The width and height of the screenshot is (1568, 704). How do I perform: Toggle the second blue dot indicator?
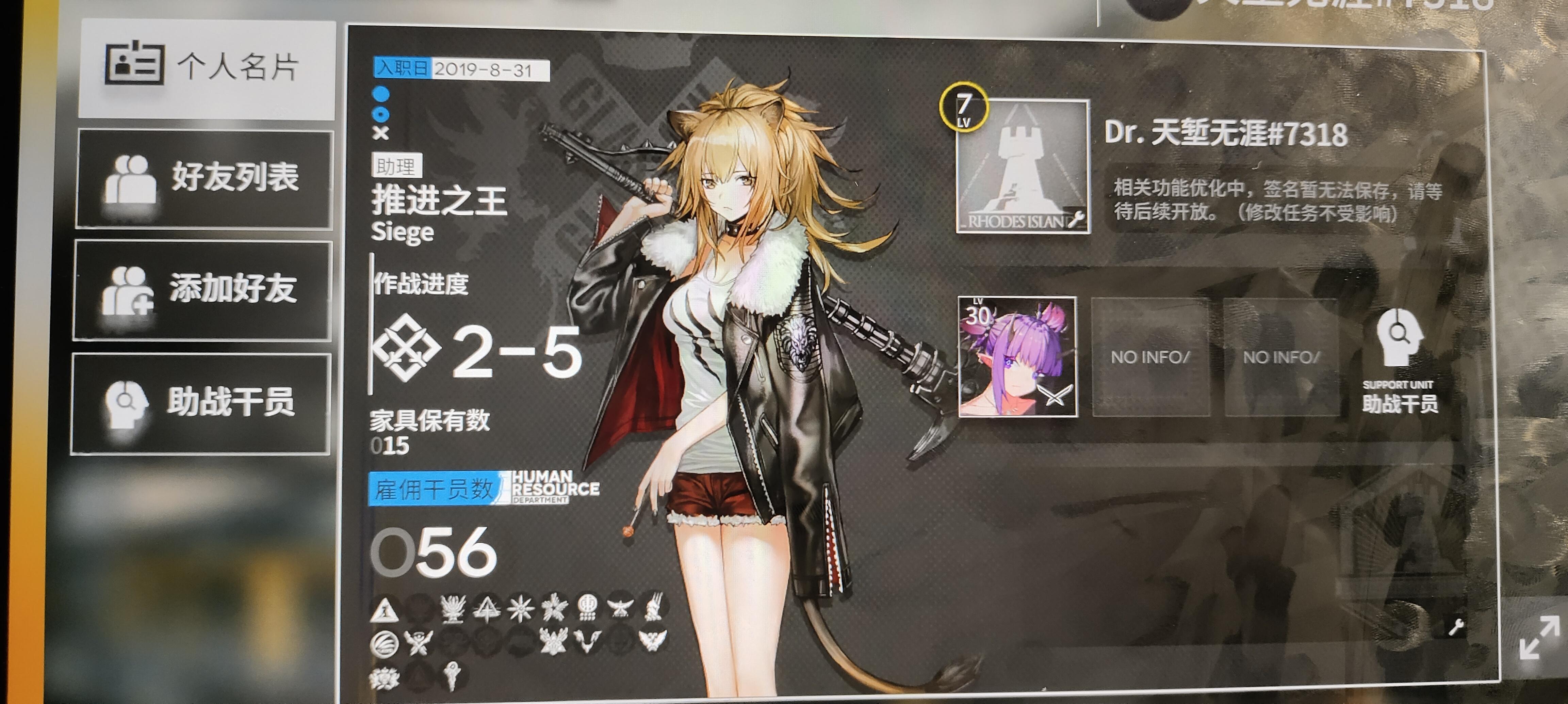[381, 115]
